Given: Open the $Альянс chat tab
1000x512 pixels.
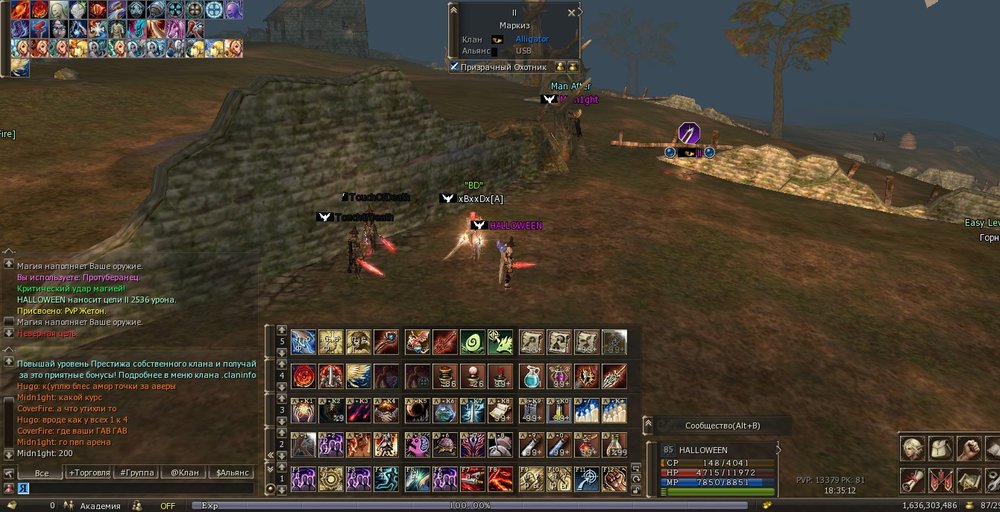Looking at the screenshot, I should pyautogui.click(x=230, y=473).
